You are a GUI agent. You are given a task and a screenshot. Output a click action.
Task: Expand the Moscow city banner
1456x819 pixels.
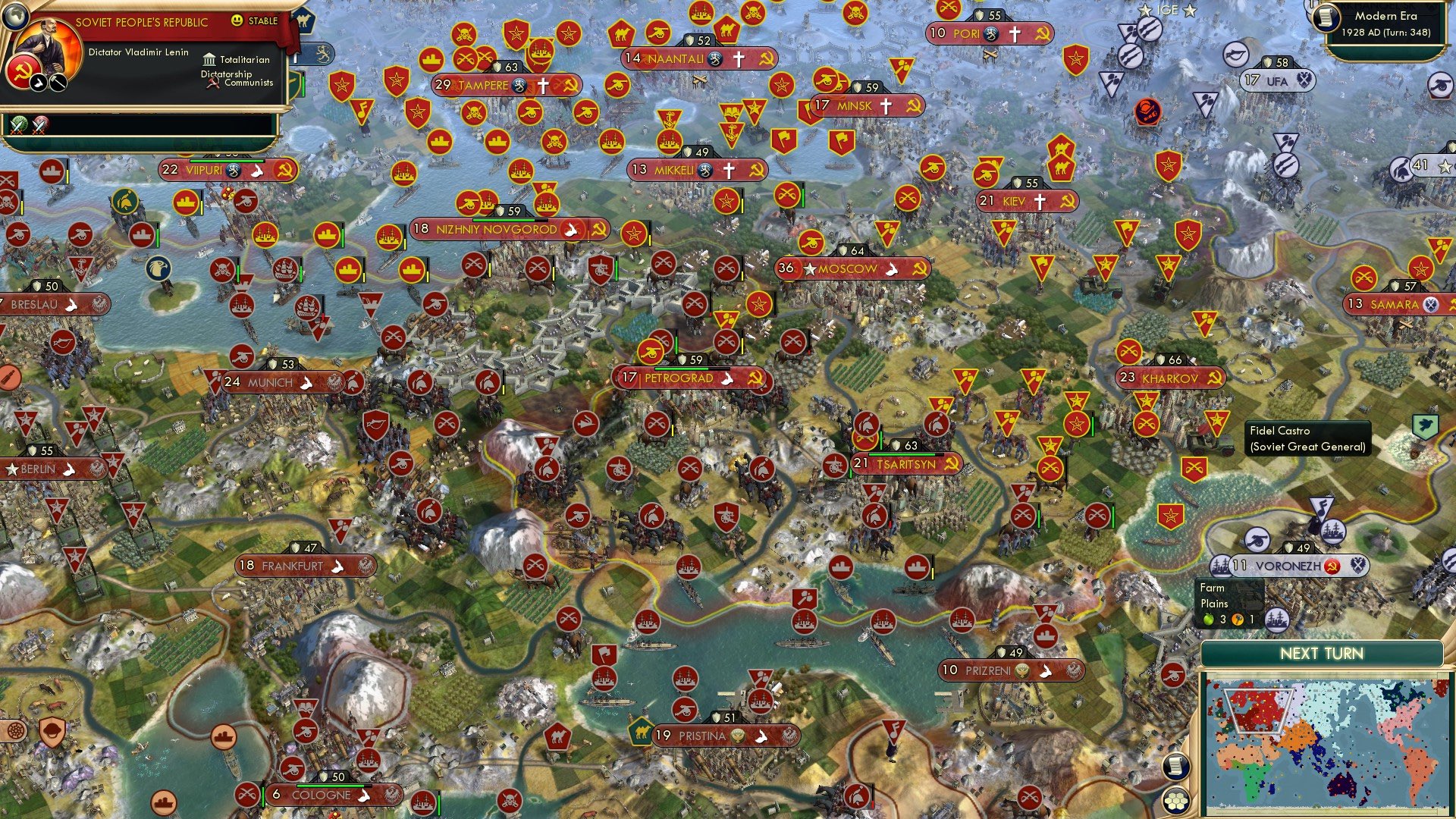[849, 268]
